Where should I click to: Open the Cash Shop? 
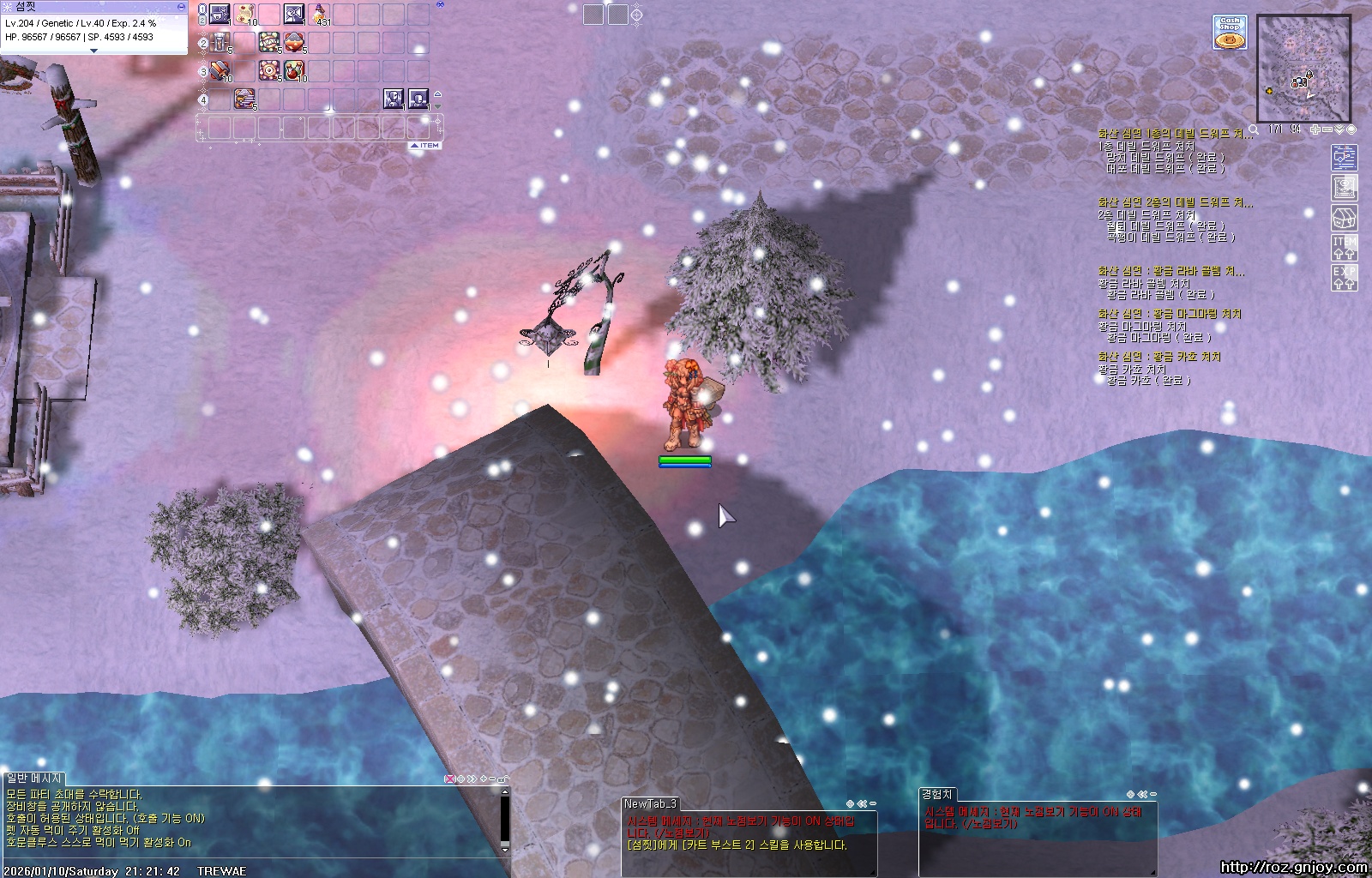tap(1230, 33)
